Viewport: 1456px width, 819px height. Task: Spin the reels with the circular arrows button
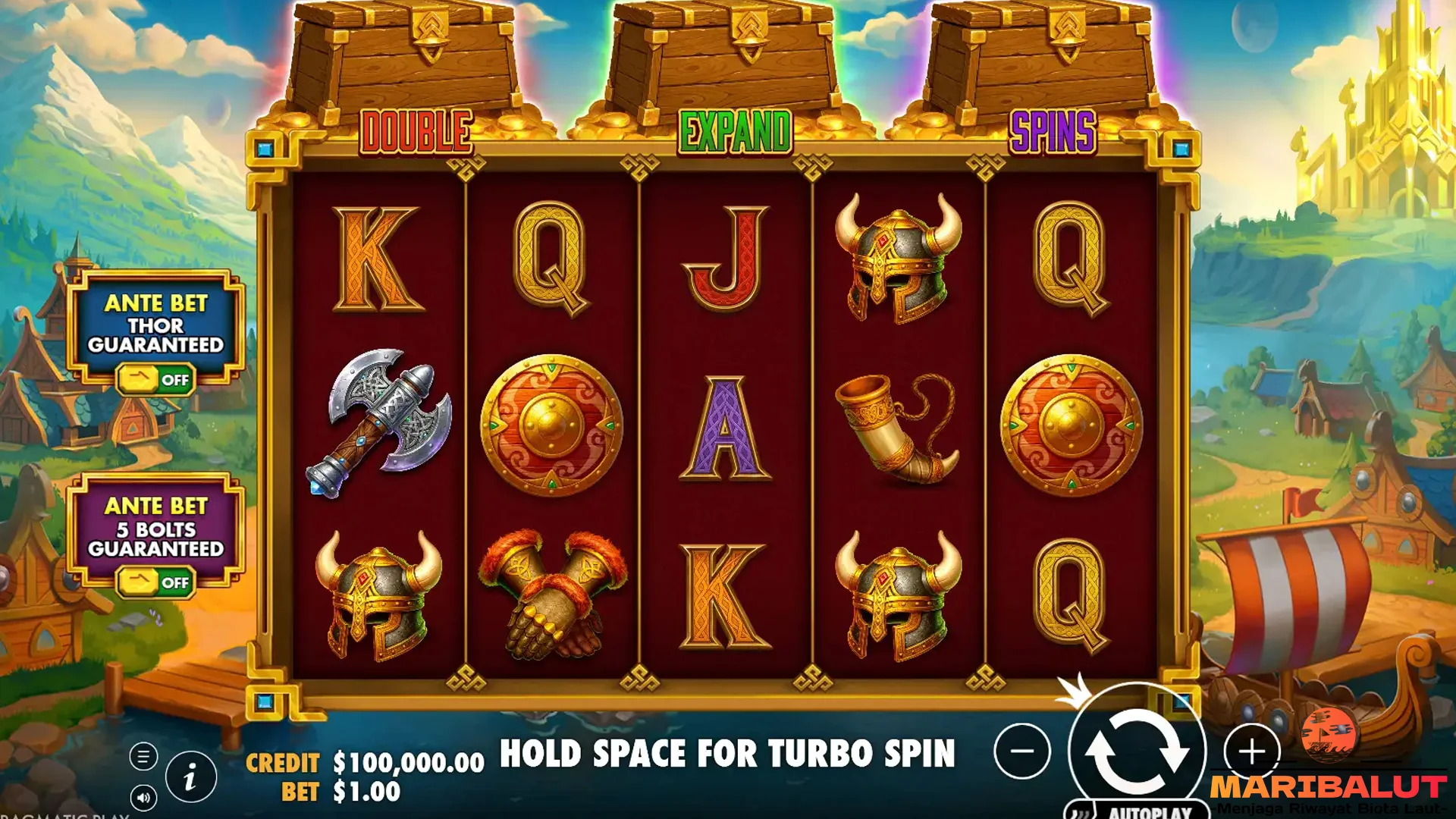1137,752
